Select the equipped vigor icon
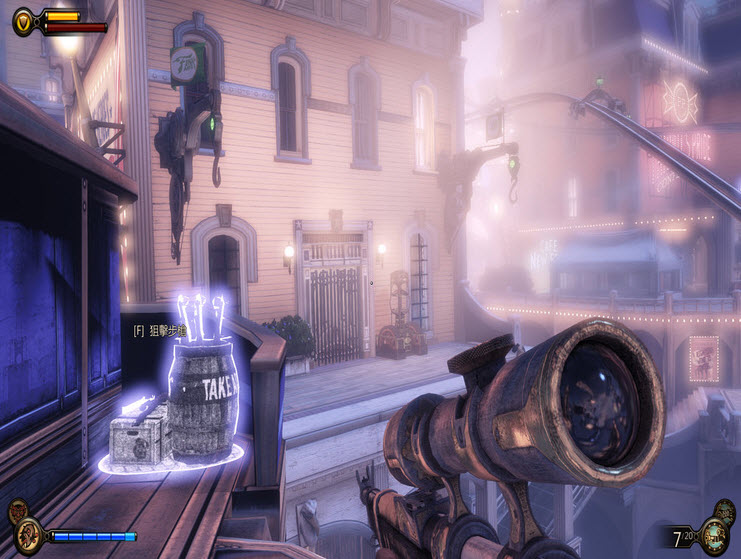Image resolution: width=741 pixels, height=559 pixels. (29, 533)
